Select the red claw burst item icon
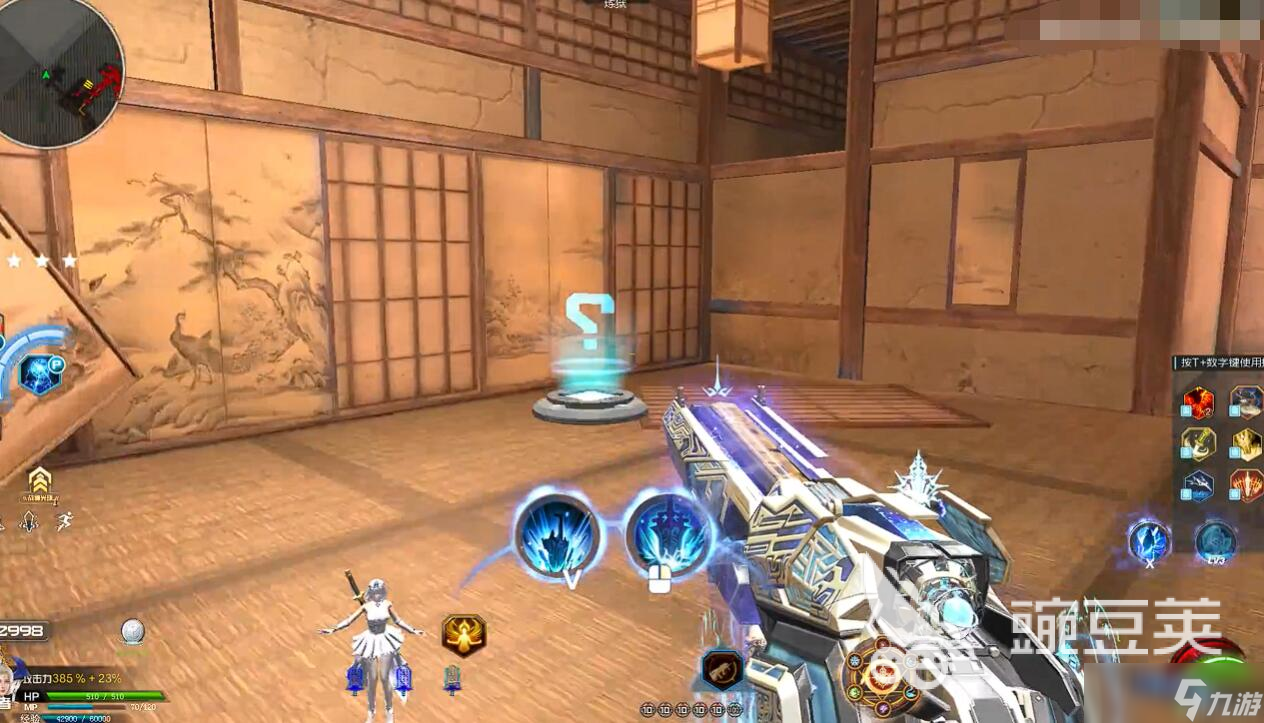The height and width of the screenshot is (723, 1264). (1246, 485)
